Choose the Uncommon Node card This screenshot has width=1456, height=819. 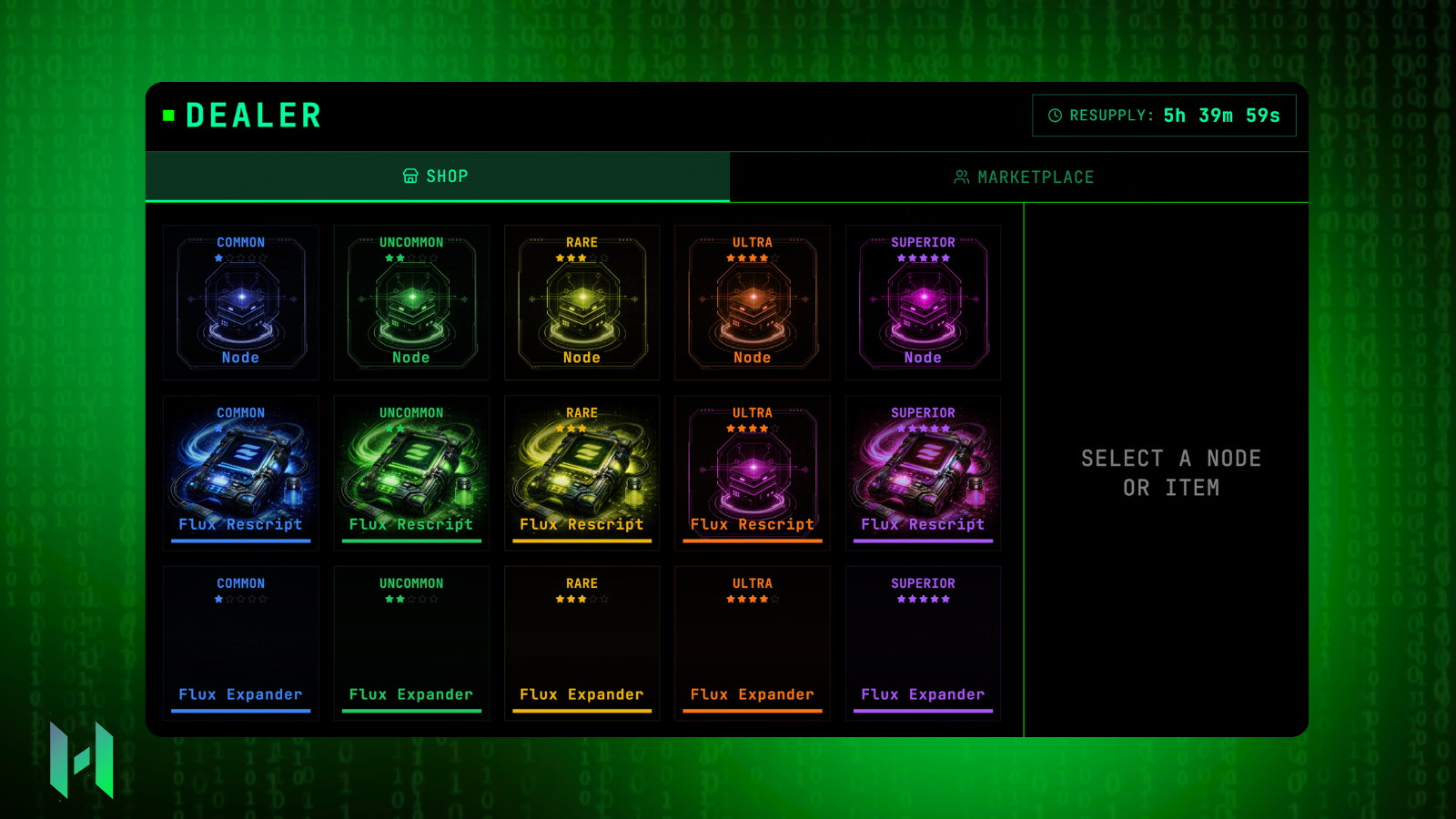click(411, 302)
